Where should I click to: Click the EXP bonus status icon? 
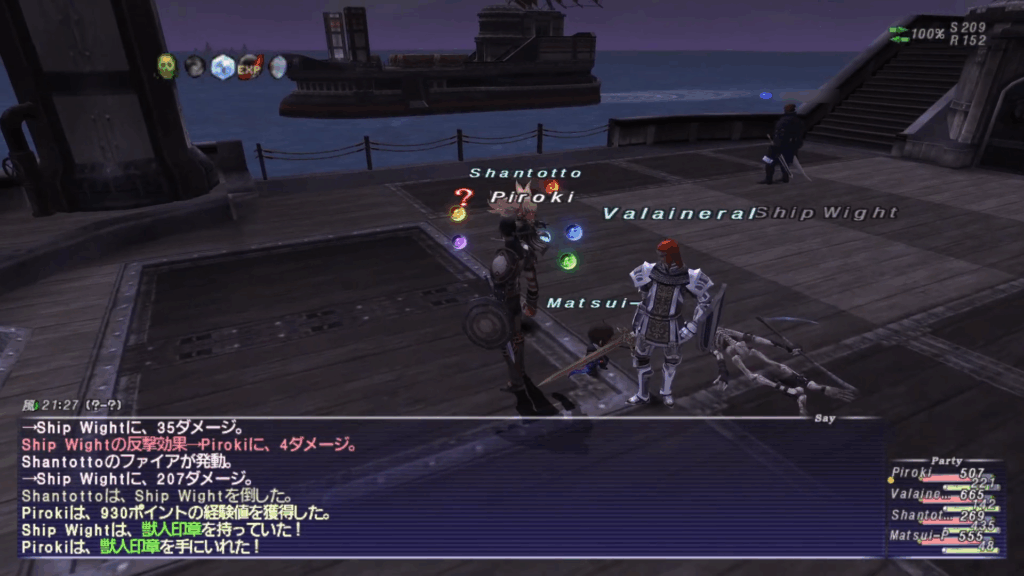pyautogui.click(x=250, y=67)
